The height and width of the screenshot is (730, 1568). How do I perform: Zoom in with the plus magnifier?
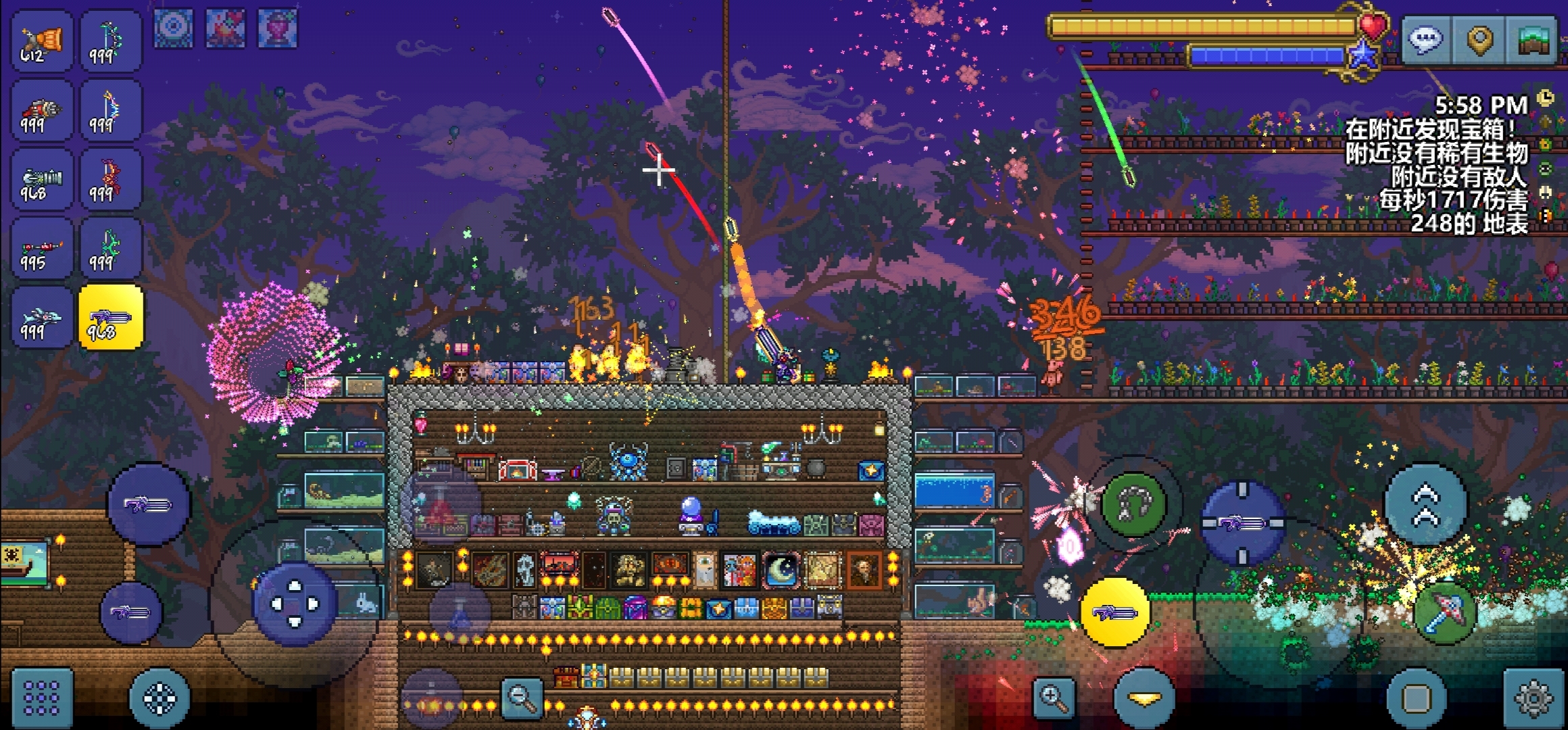tap(1054, 698)
